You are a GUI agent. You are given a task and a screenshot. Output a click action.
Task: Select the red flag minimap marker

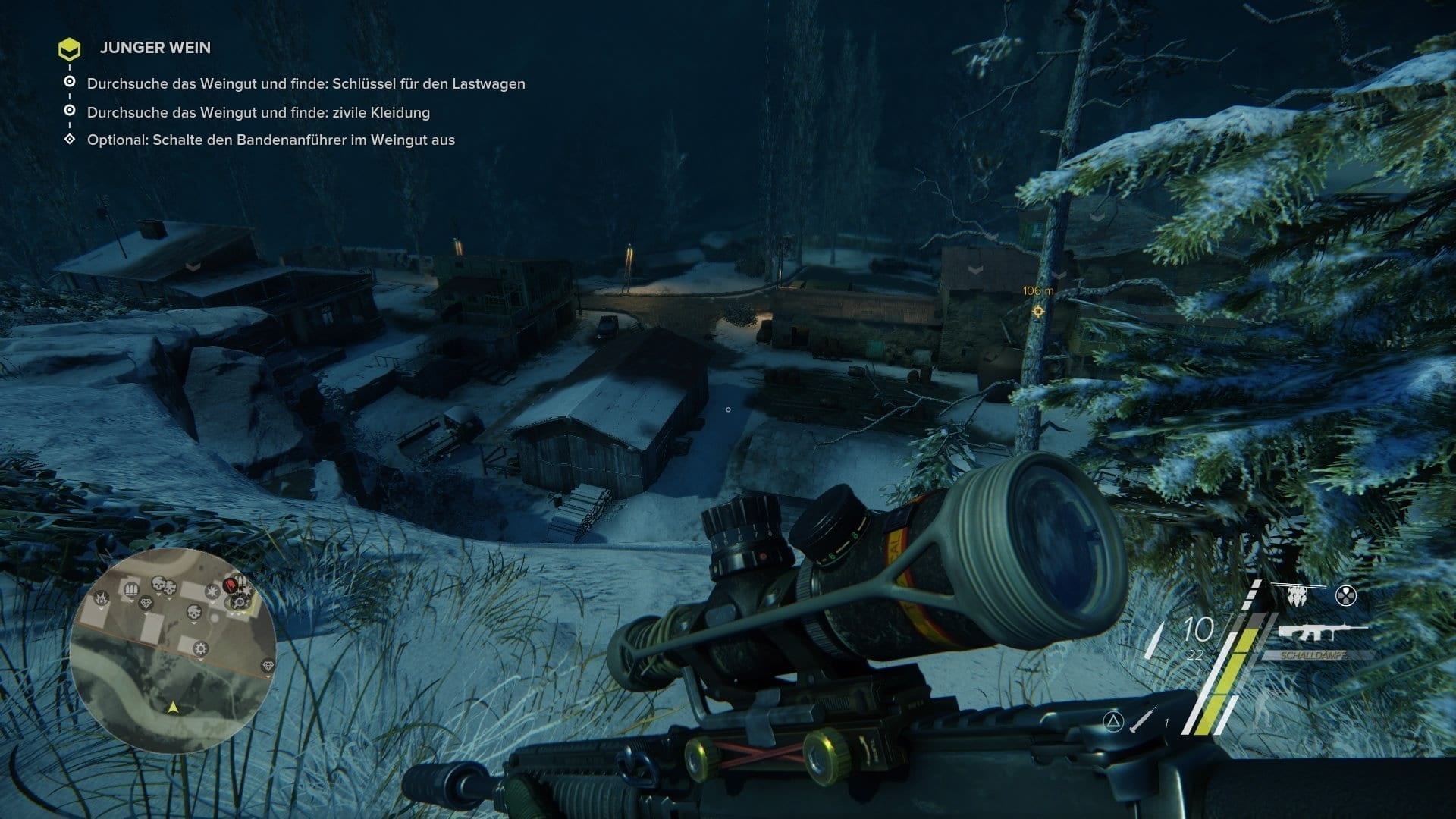point(231,586)
